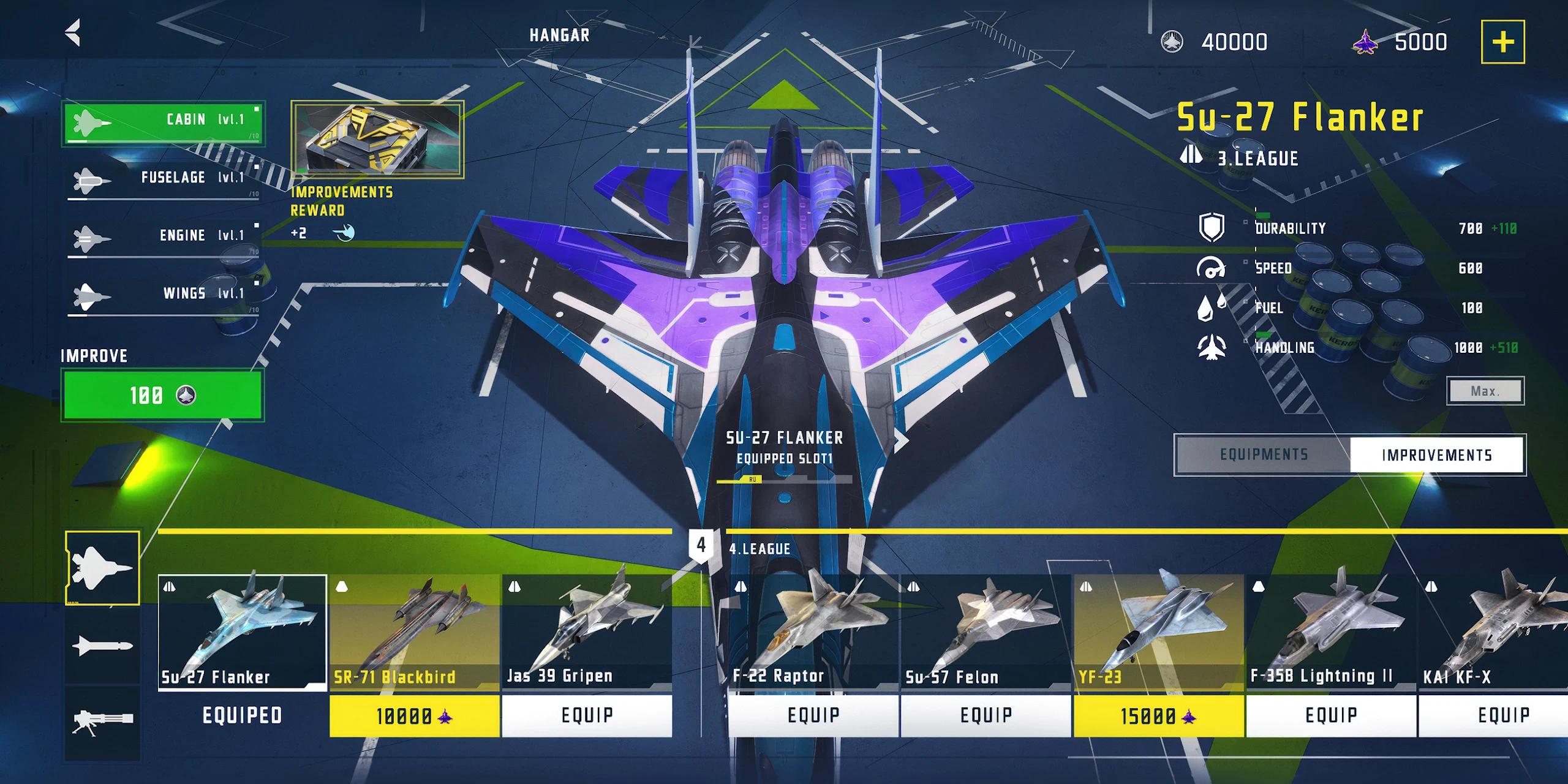Equip the F-22 Raptor
Screen dimensions: 1568x784
[813, 715]
